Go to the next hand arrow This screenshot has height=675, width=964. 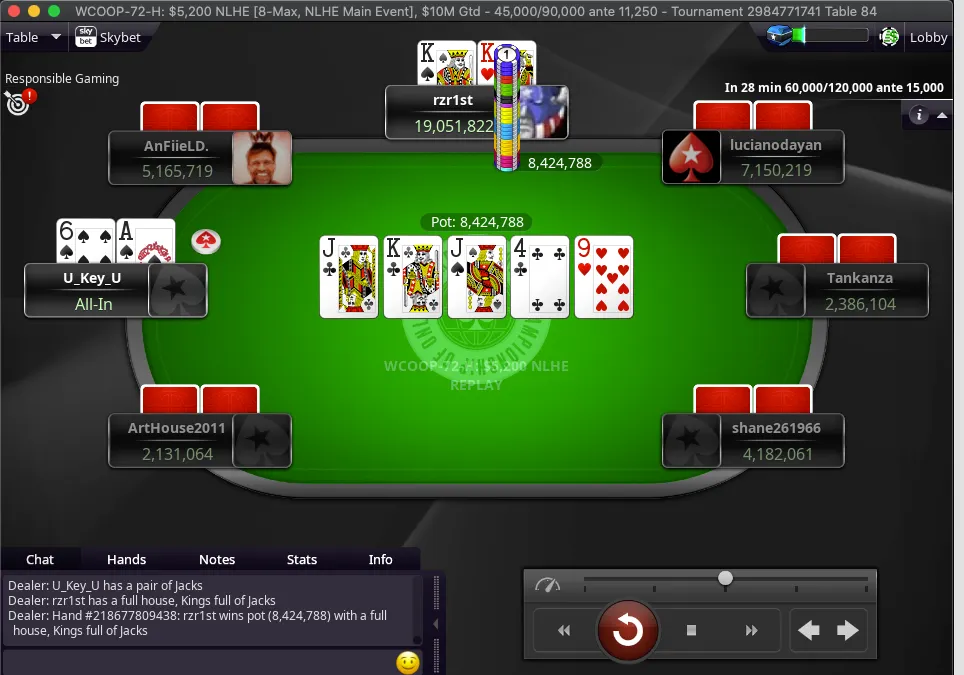848,630
